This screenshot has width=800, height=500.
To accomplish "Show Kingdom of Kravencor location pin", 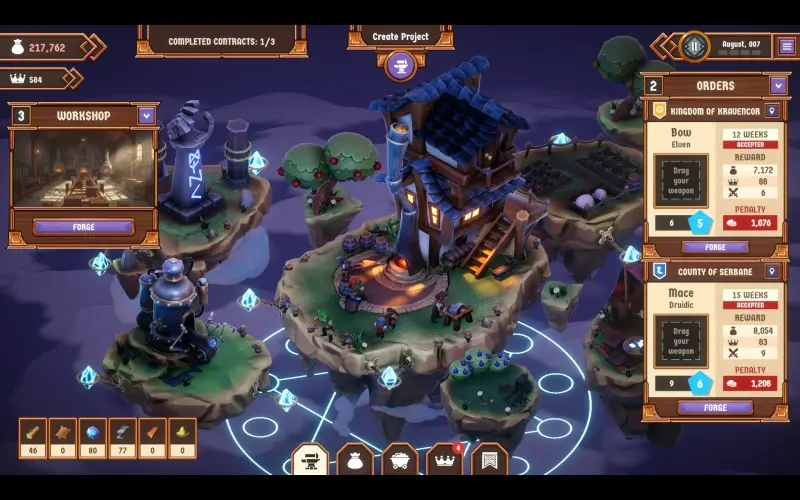I will point(772,110).
